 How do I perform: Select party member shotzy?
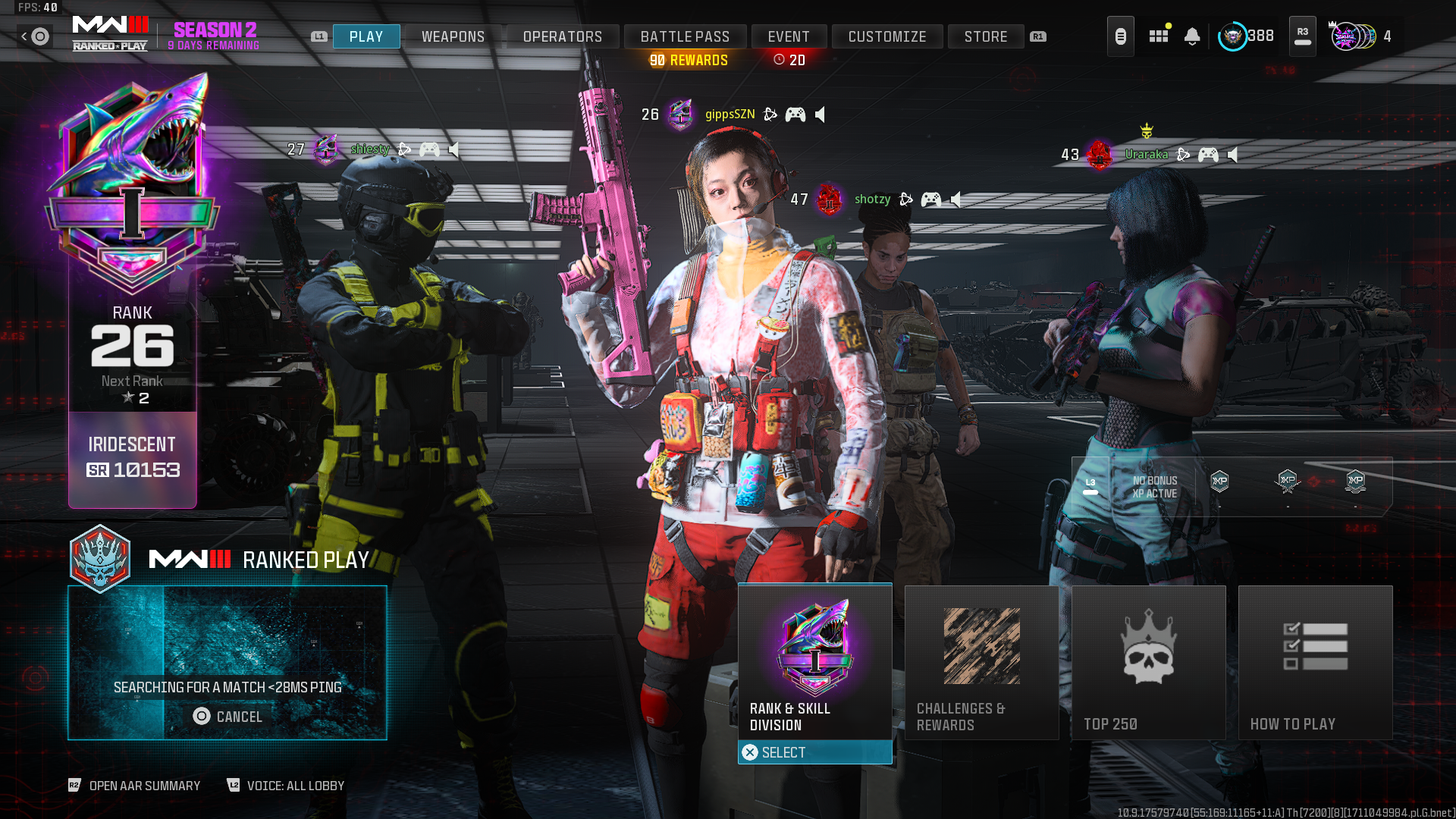[872, 199]
